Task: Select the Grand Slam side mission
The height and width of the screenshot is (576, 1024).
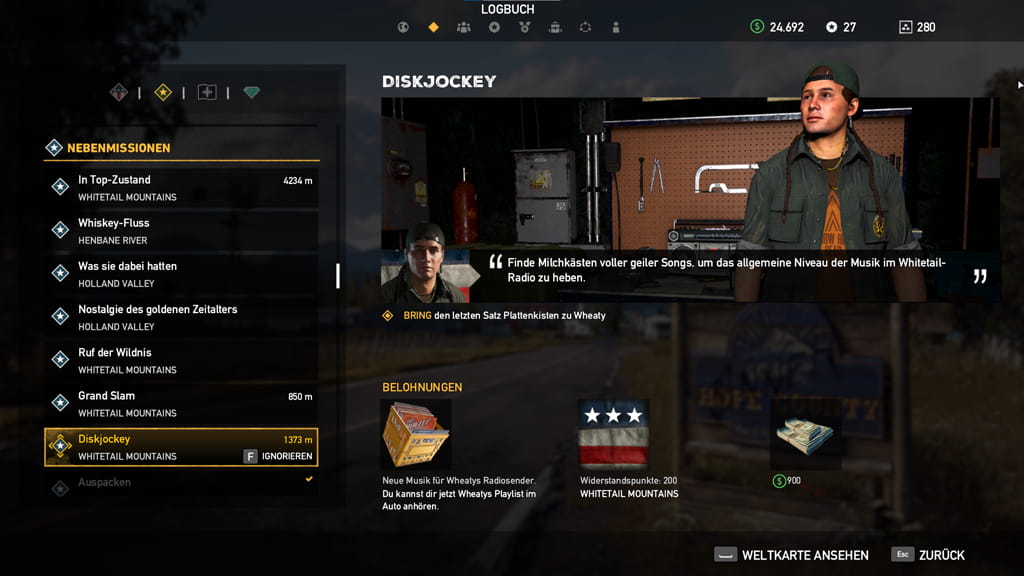Action: pos(182,403)
